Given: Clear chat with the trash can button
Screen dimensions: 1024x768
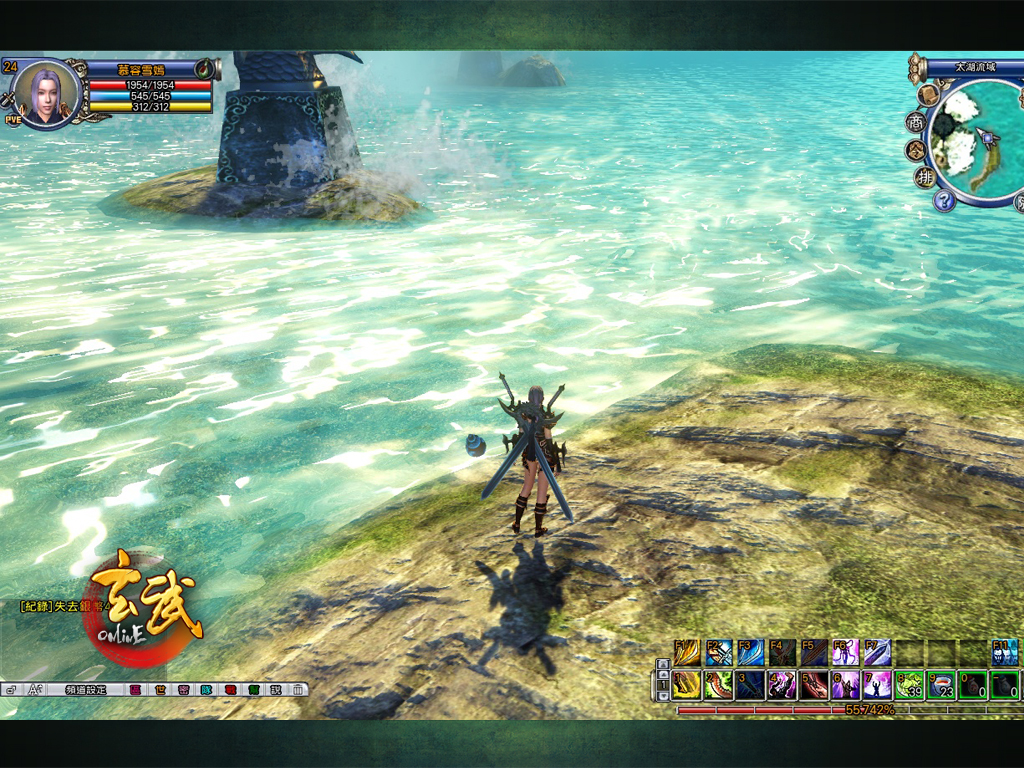Looking at the screenshot, I should (x=298, y=689).
